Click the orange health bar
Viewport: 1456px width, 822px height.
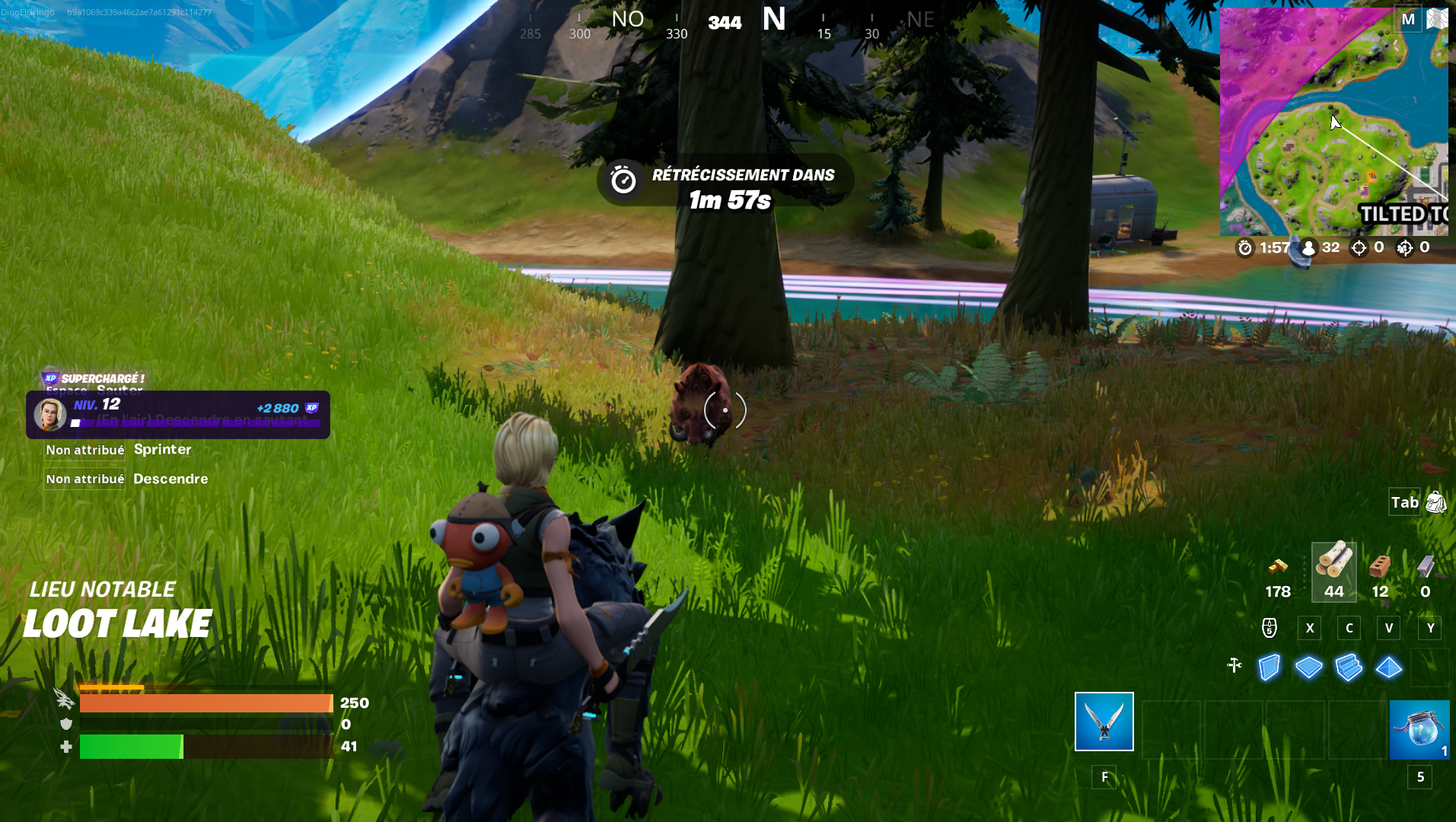pyautogui.click(x=205, y=703)
